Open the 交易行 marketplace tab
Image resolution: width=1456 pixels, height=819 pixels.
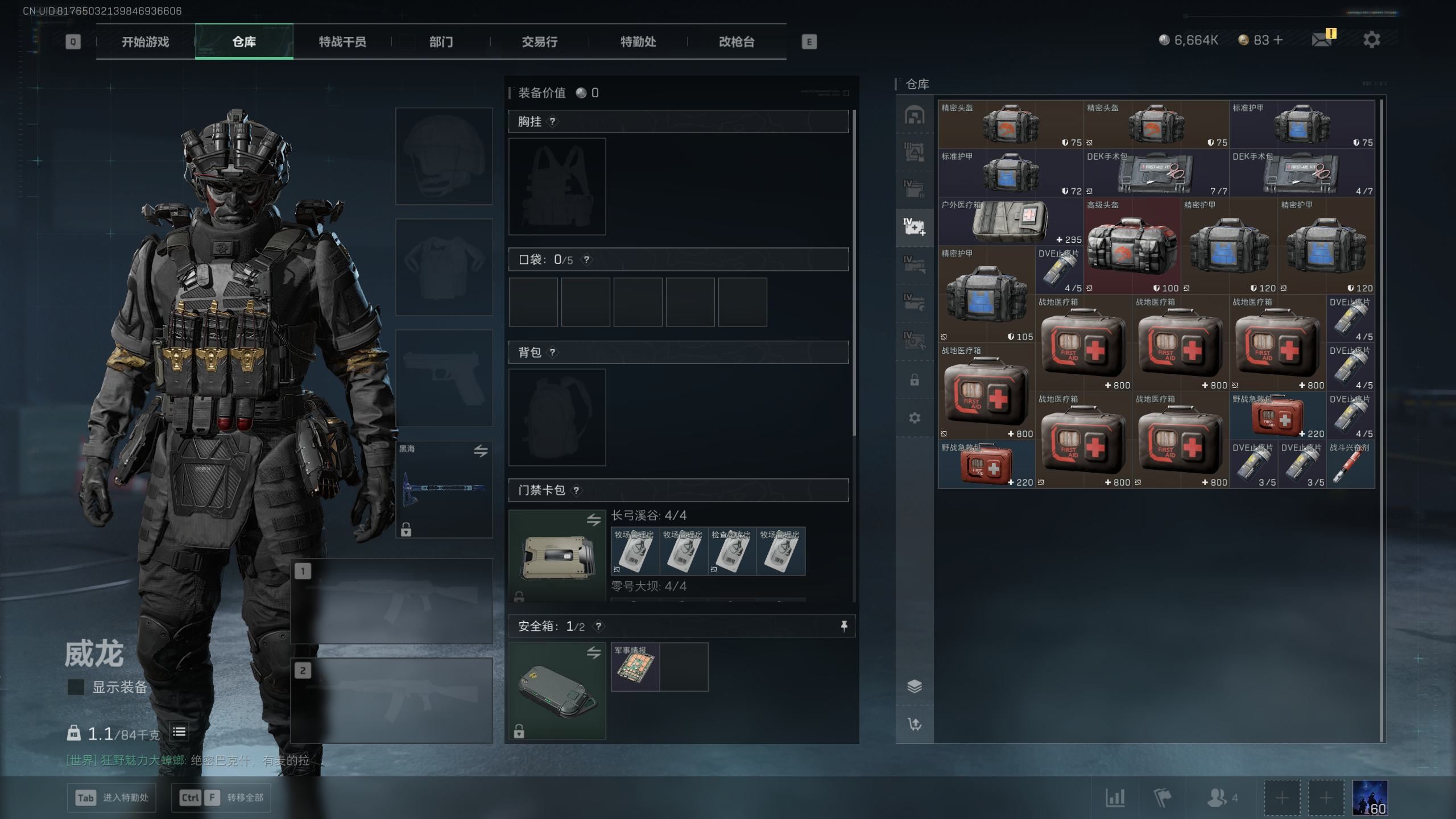point(539,42)
